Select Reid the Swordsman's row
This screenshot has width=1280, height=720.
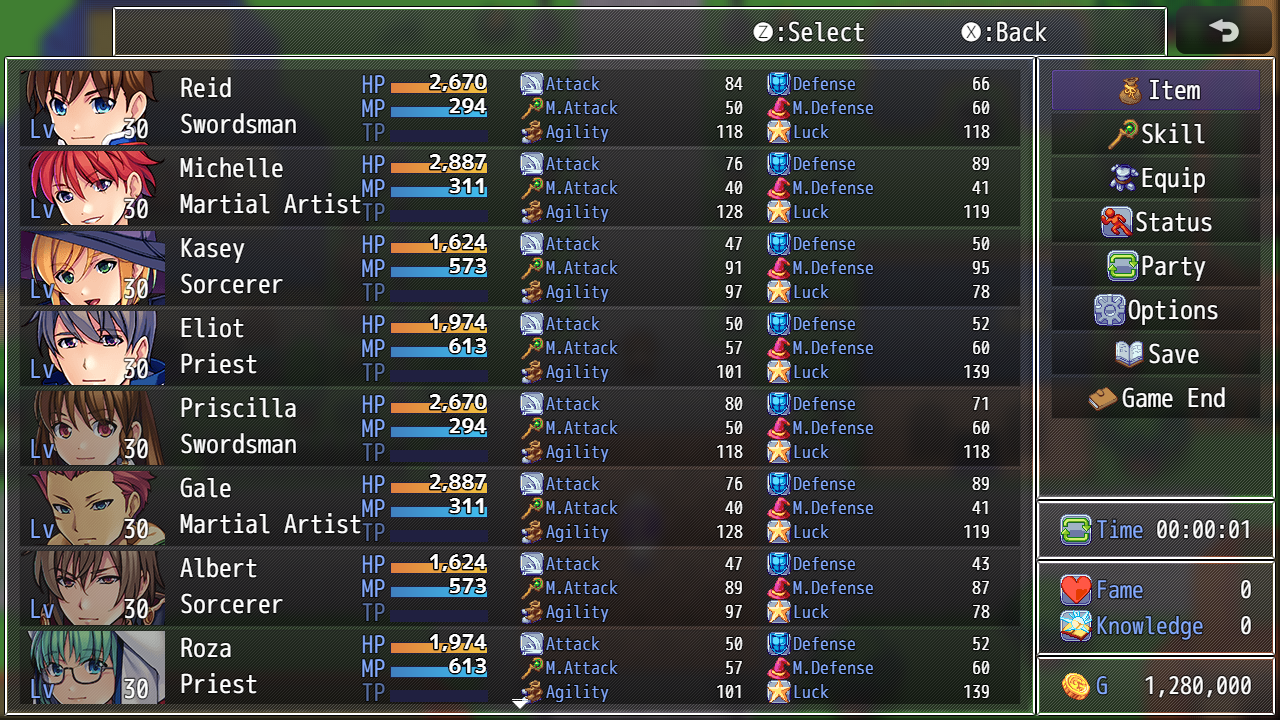(520, 107)
